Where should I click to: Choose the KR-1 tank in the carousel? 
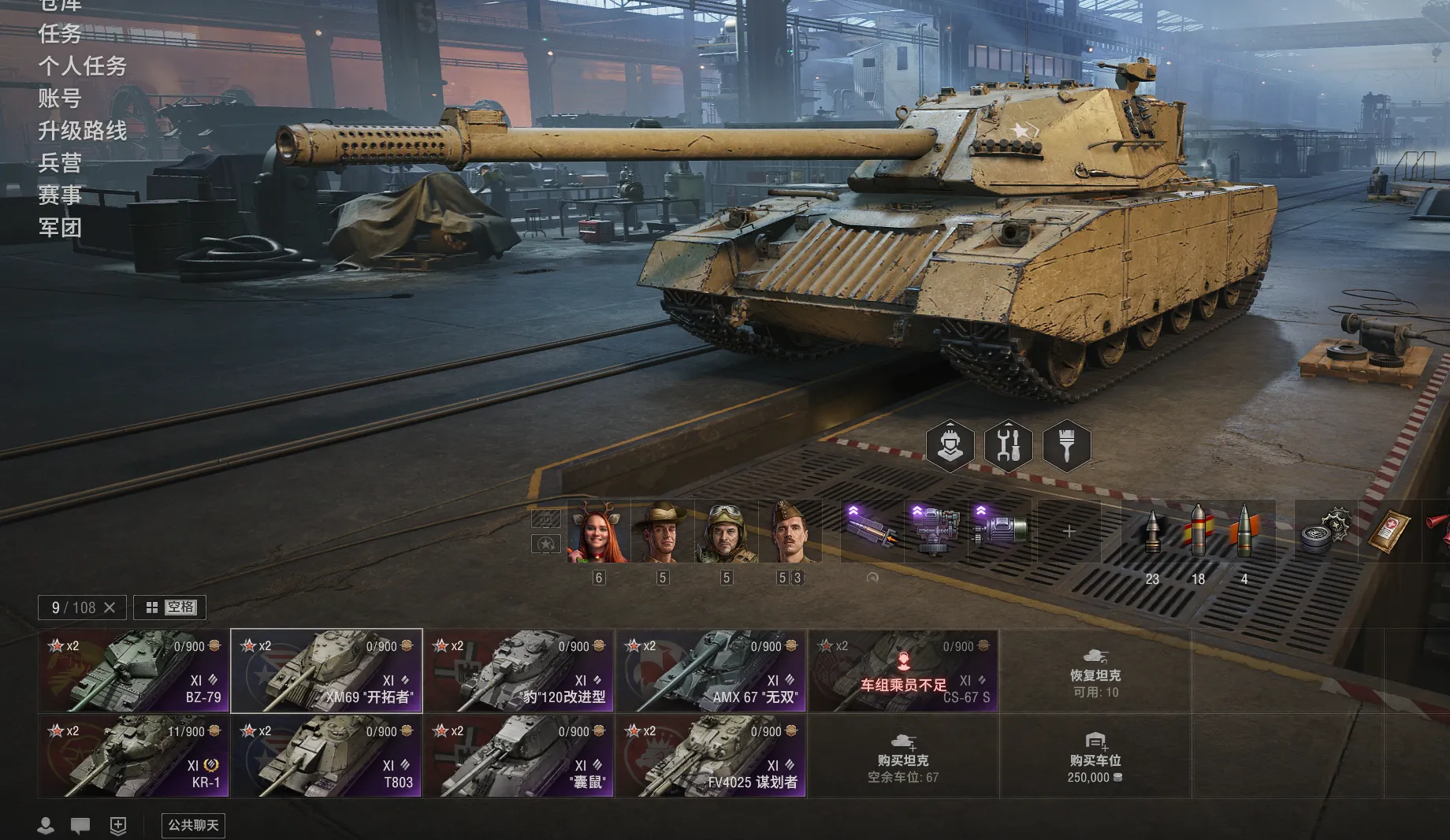click(x=133, y=756)
